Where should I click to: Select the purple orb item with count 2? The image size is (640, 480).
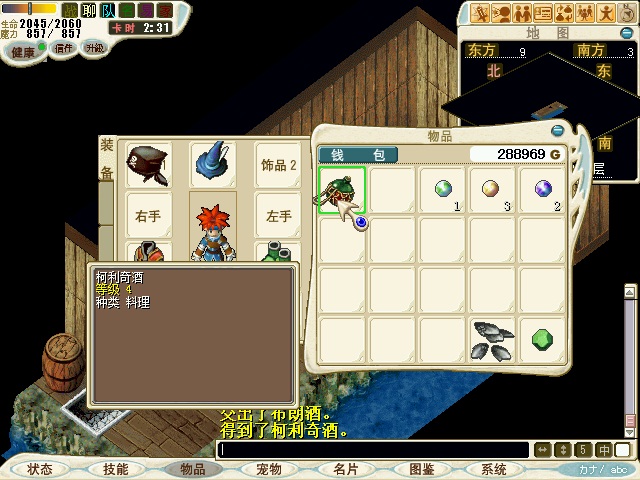tap(542, 190)
